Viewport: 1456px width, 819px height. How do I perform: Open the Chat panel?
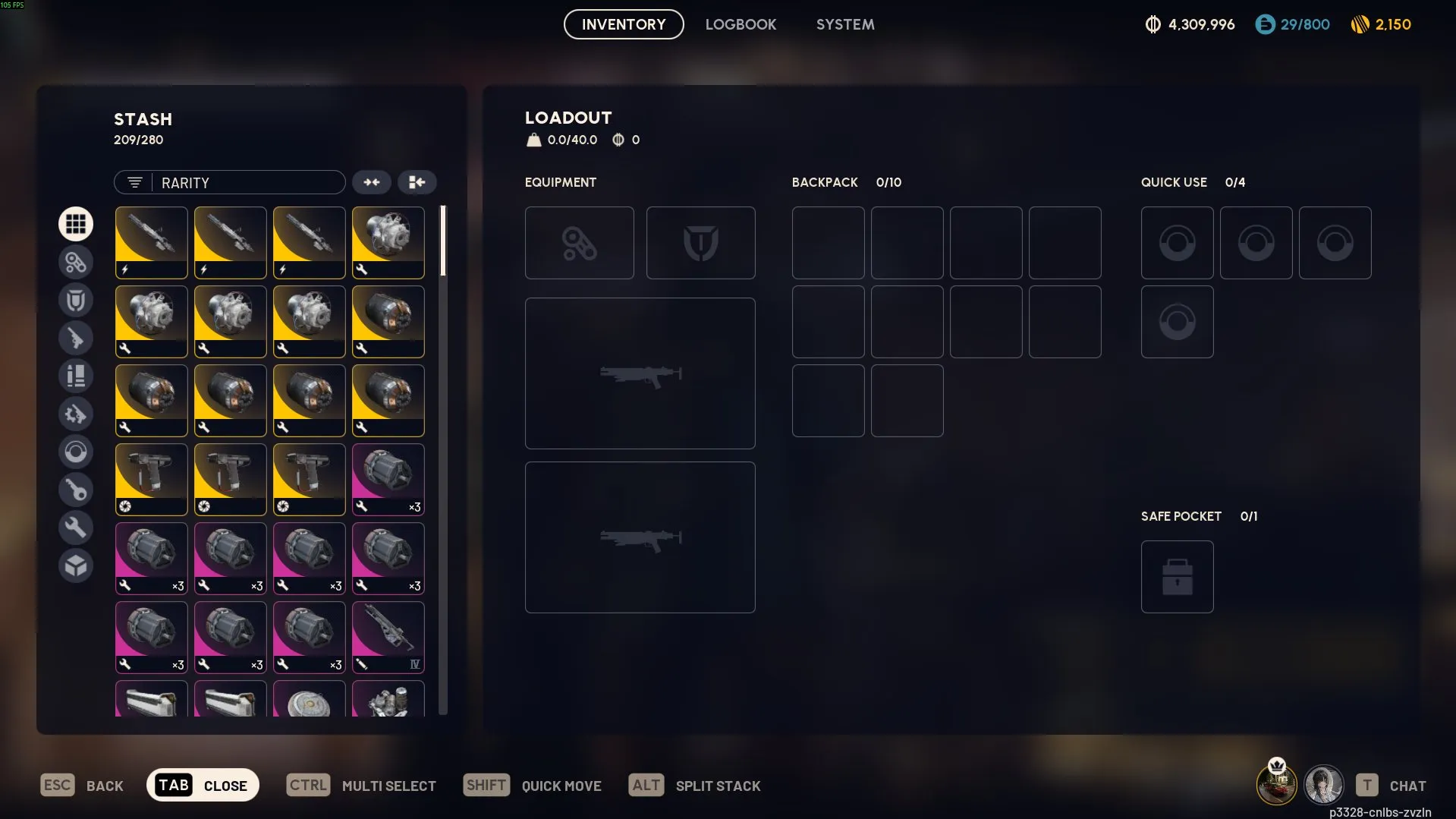click(x=1392, y=786)
